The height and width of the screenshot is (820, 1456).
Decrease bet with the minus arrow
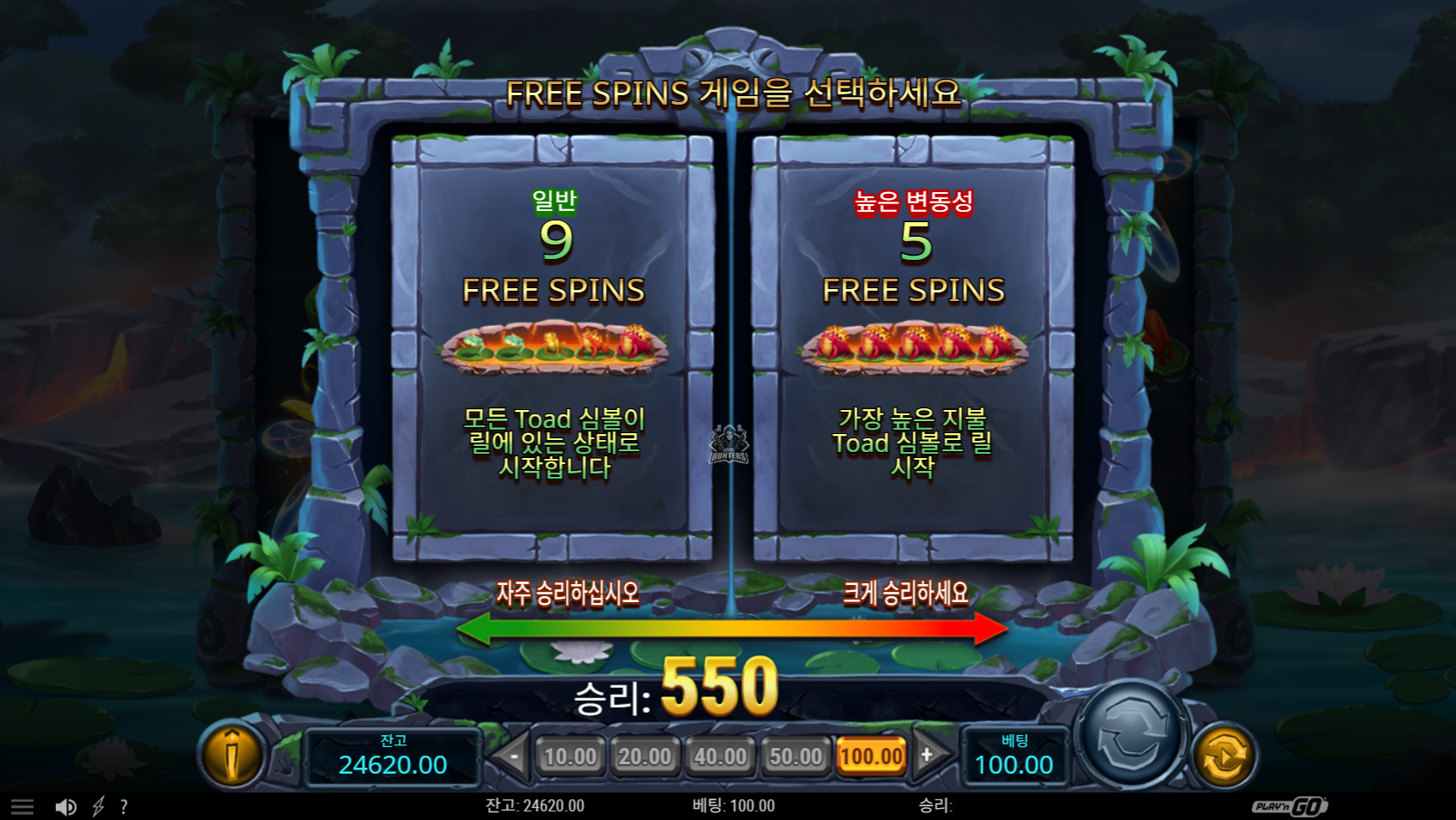click(x=512, y=756)
